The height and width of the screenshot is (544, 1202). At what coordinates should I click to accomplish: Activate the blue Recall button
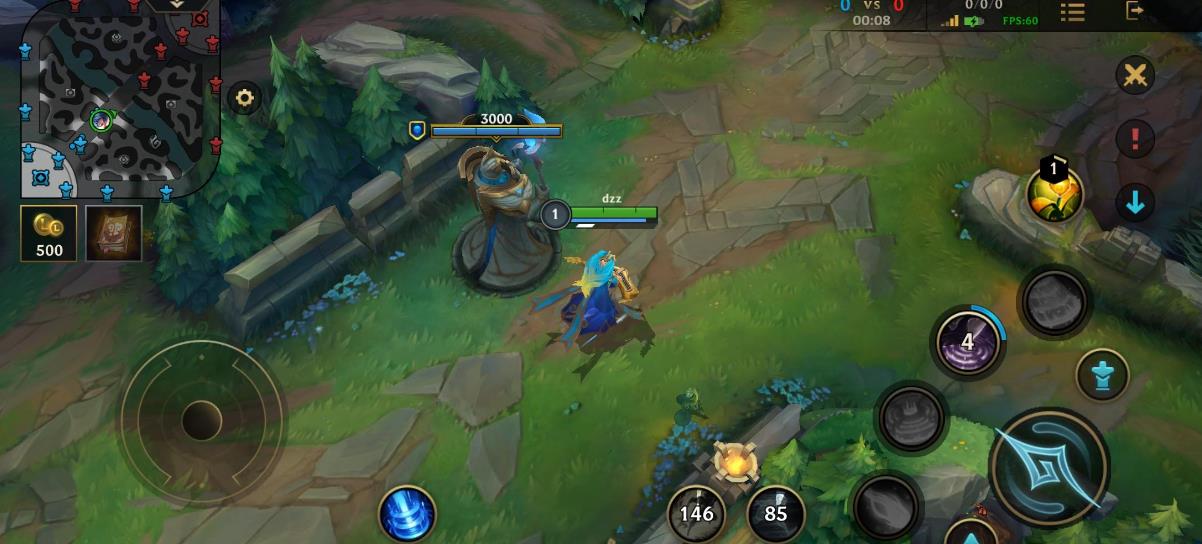(407, 515)
